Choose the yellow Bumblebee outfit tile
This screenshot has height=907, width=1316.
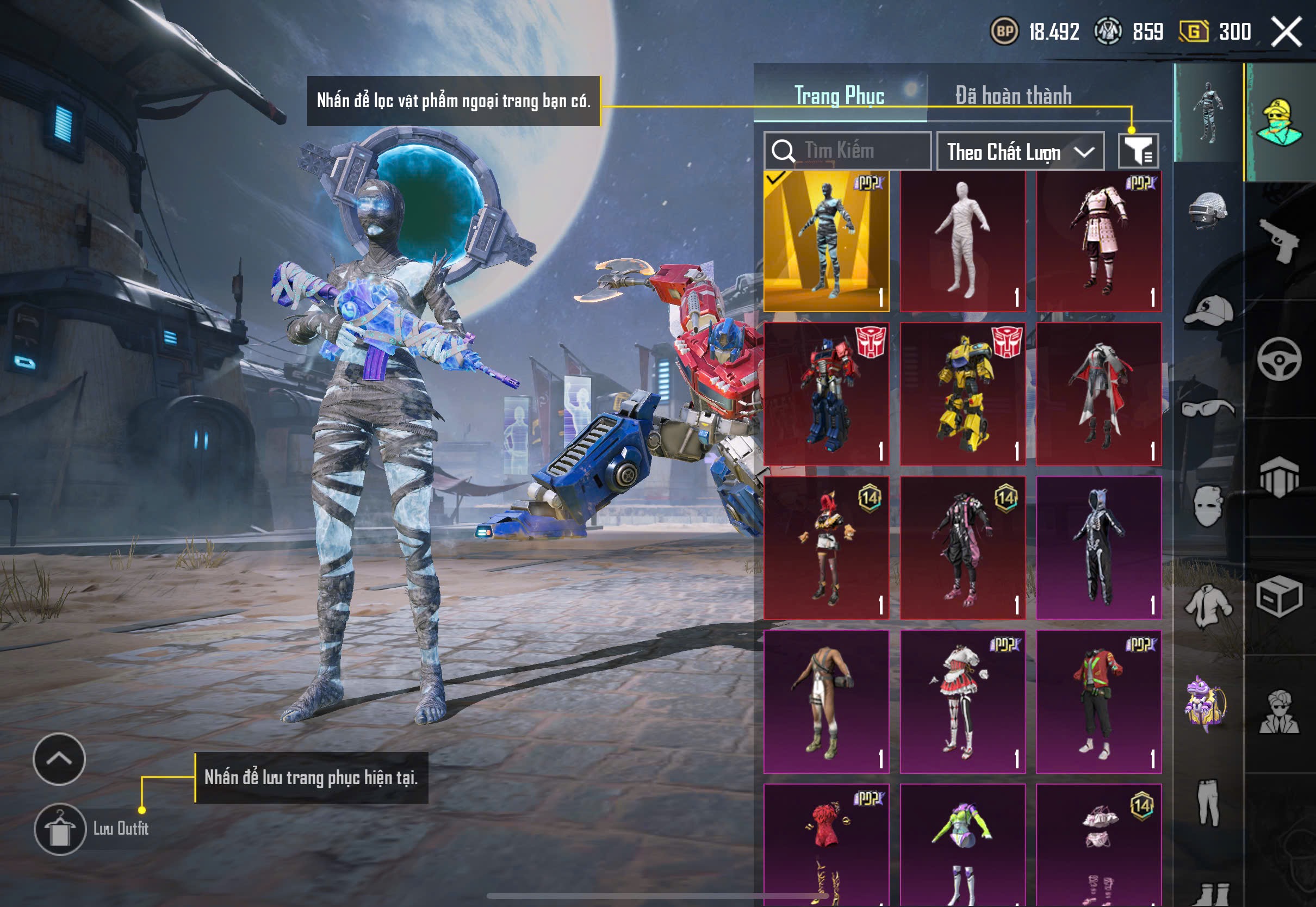coord(963,394)
